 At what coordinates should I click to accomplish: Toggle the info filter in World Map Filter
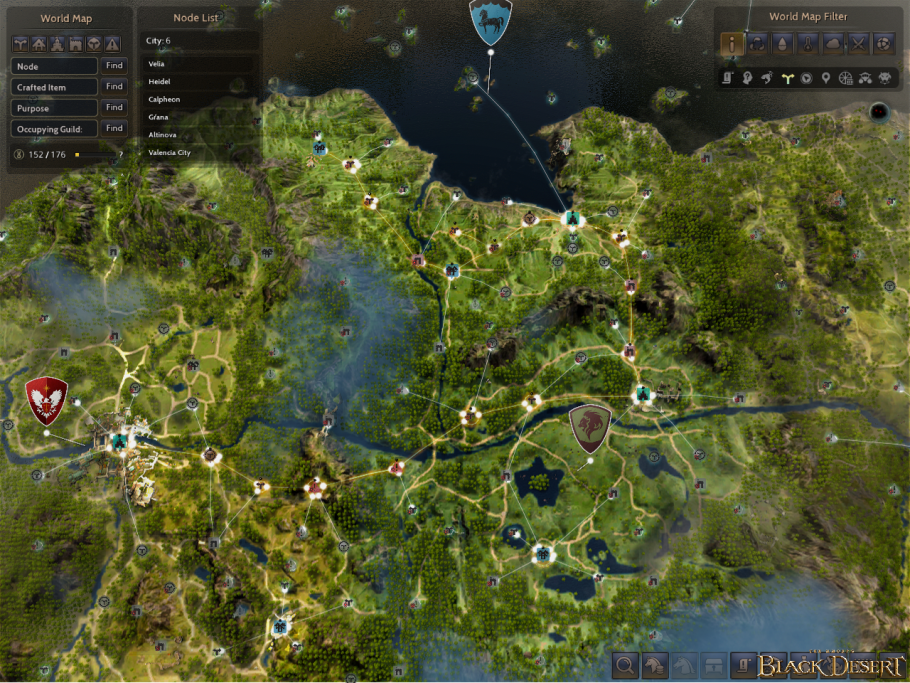point(732,43)
